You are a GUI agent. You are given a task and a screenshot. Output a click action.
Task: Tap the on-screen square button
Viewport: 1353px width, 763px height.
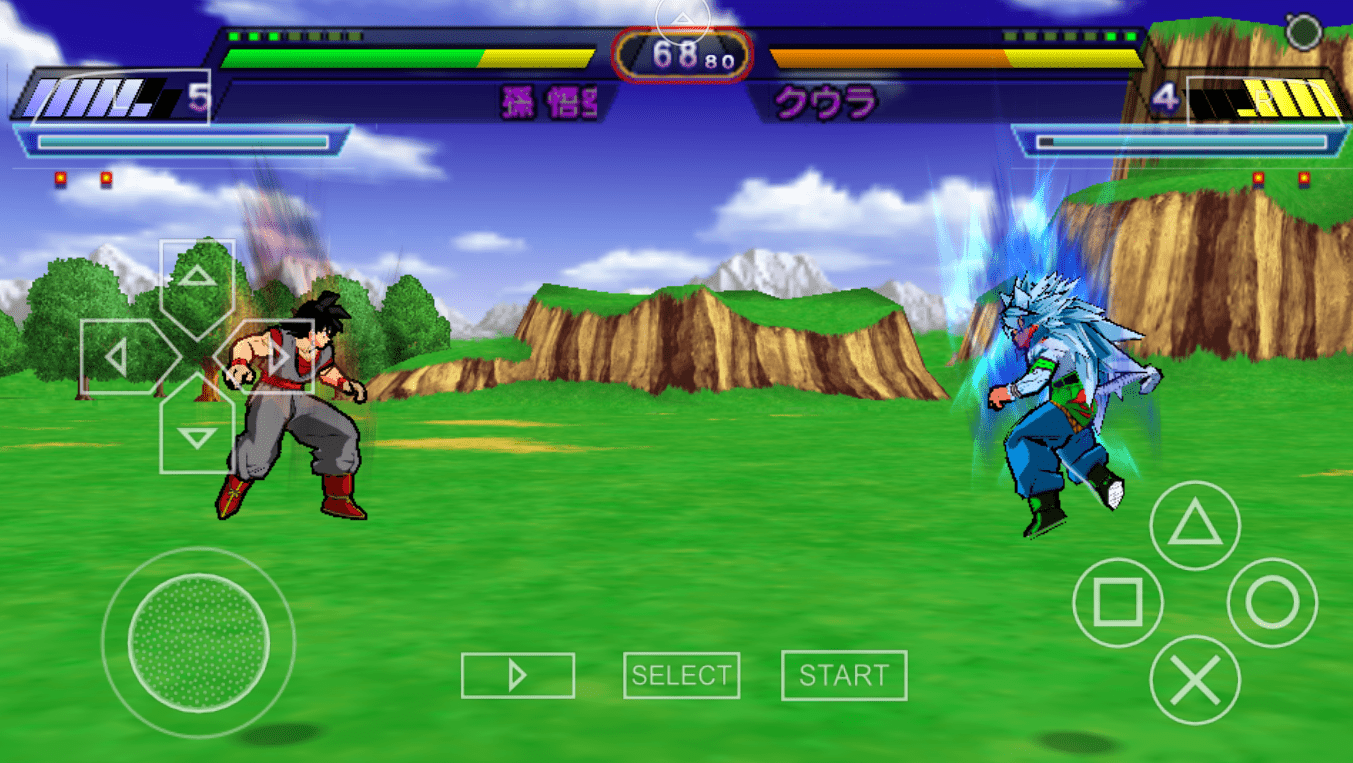click(1117, 603)
